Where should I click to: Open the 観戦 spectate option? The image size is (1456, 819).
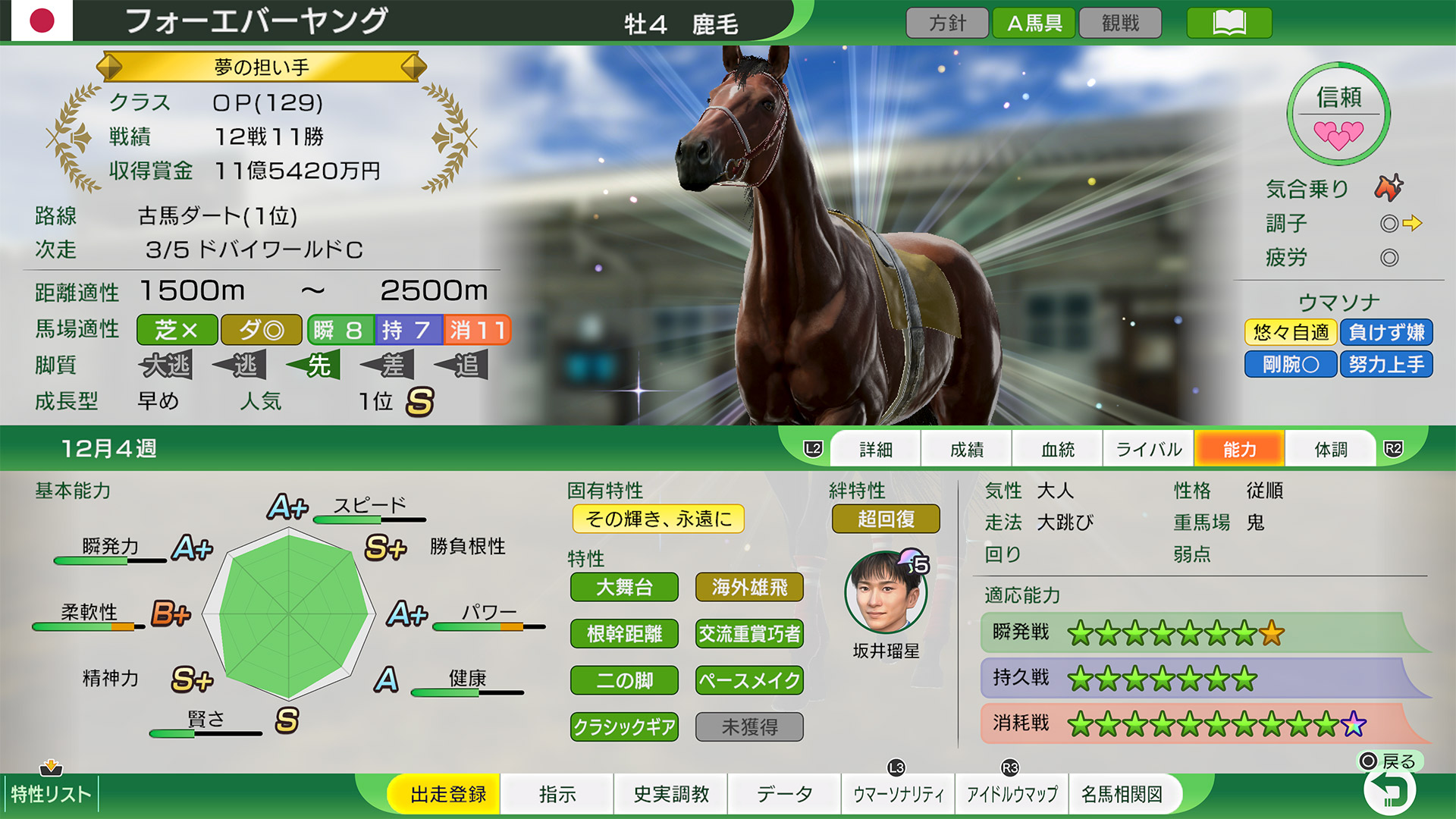(1120, 22)
